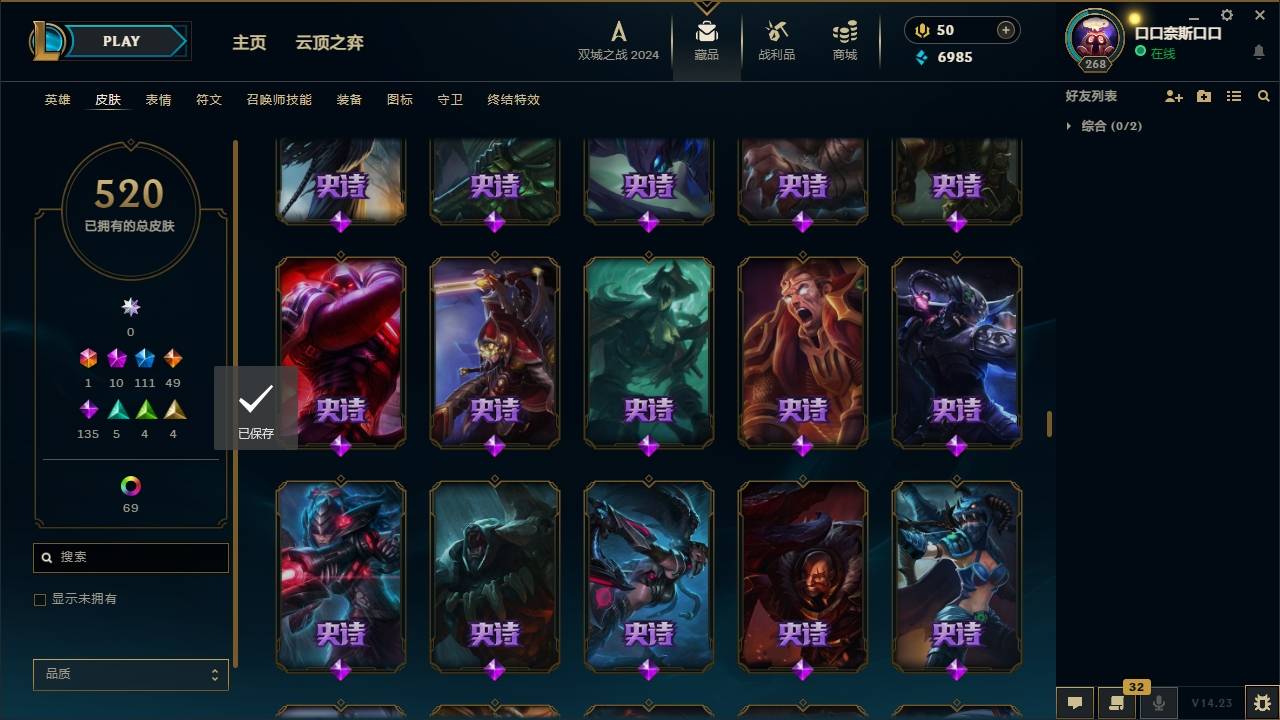
Task: Click the add friend icon in friends list
Action: [1174, 96]
